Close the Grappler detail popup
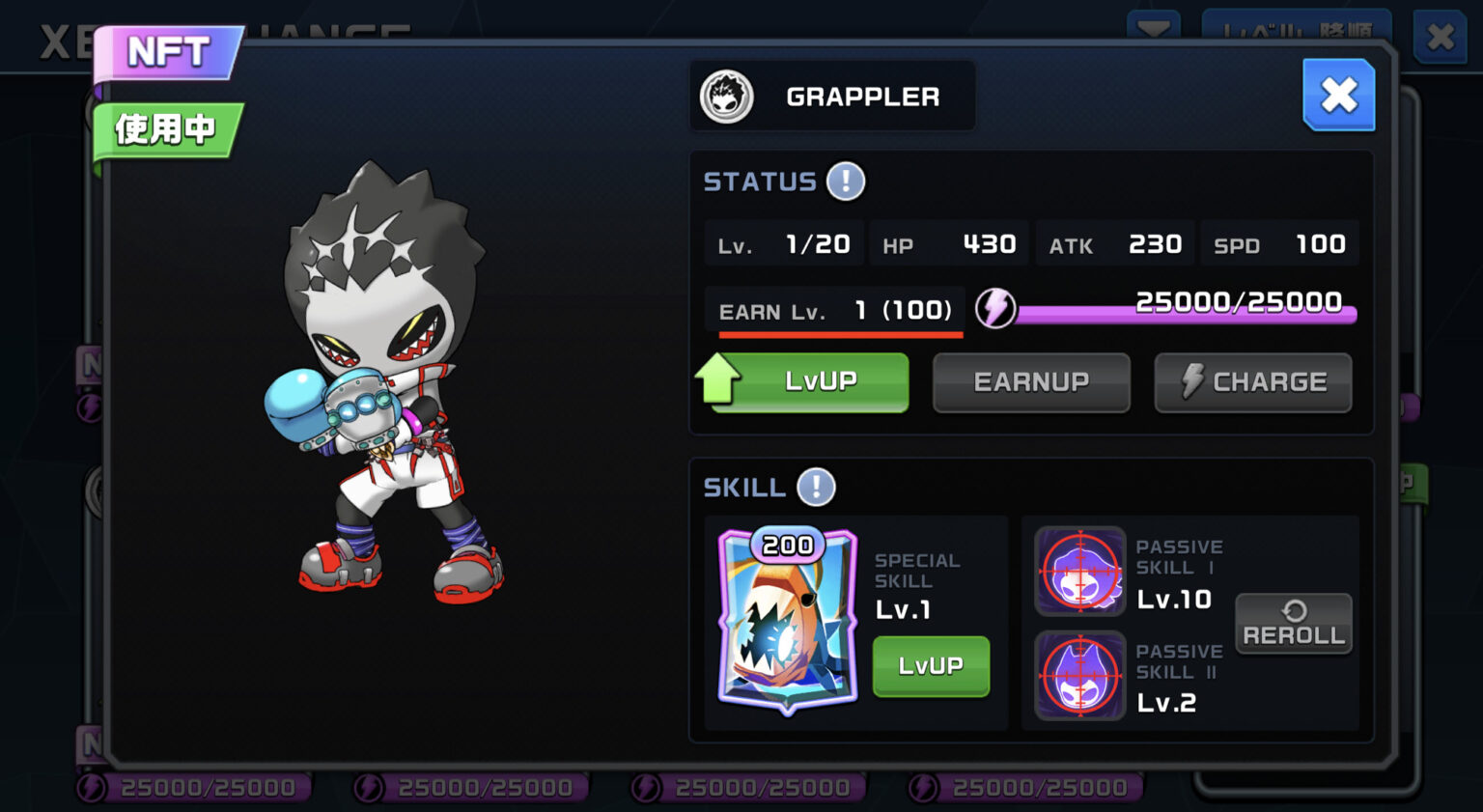Image resolution: width=1483 pixels, height=812 pixels. coord(1338,95)
